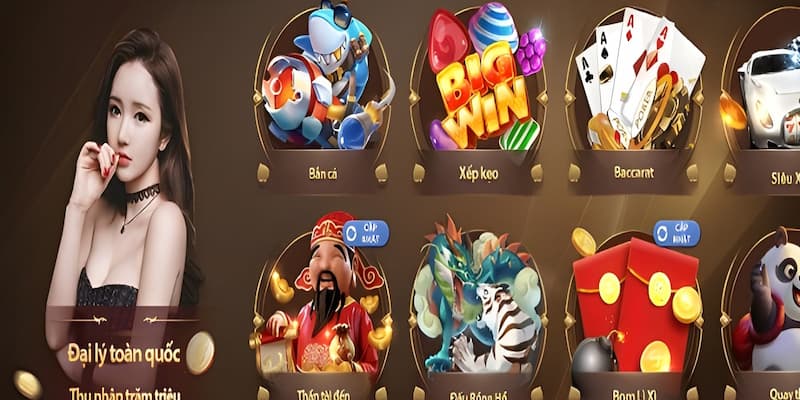Click the Cập nhật badge on Thần tài đến
Image resolution: width=800 pixels, height=400 pixels.
pos(365,234)
